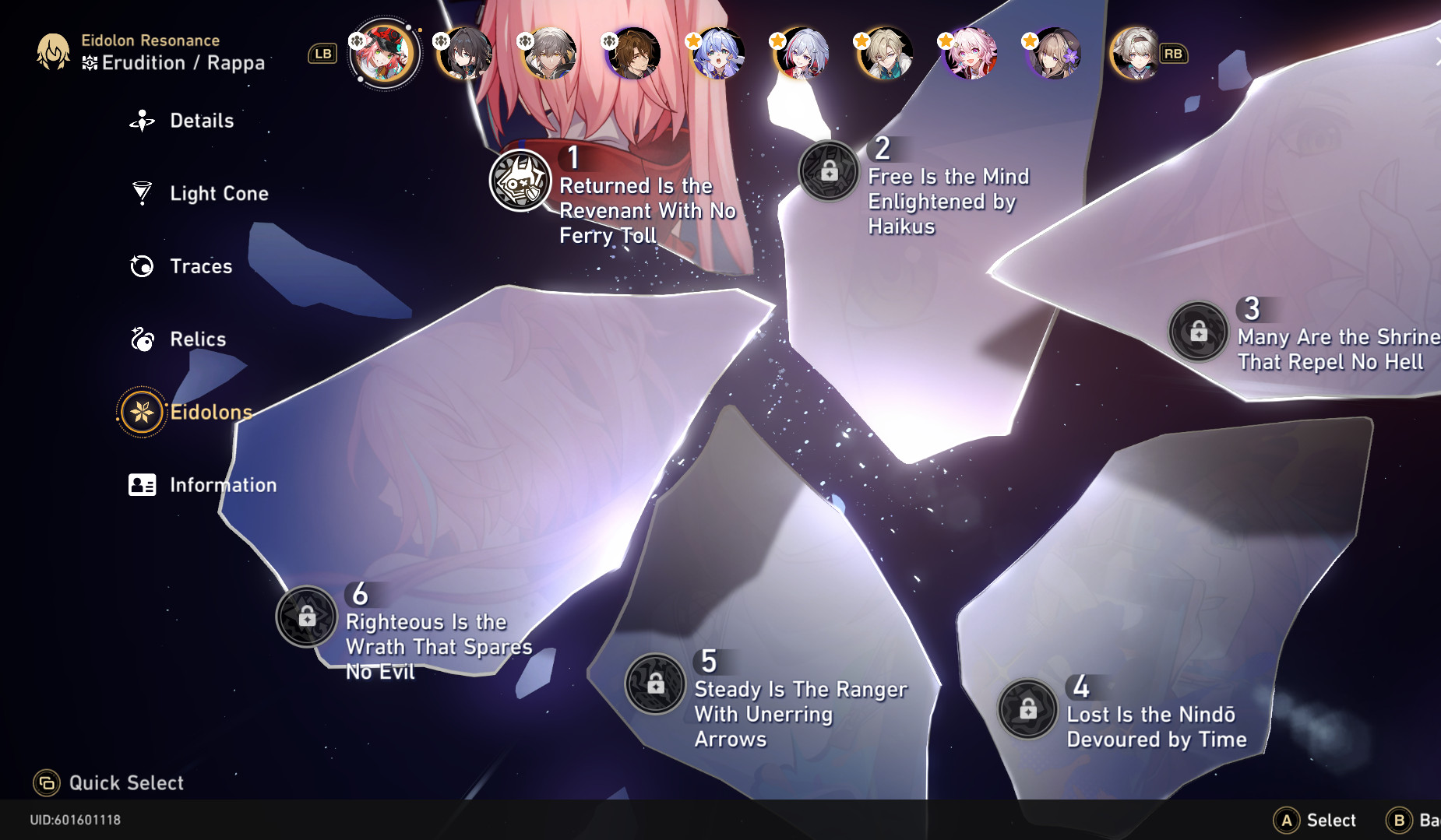This screenshot has height=840, width=1441.
Task: Switch to pink-haired March 7th portrait
Action: (x=969, y=54)
